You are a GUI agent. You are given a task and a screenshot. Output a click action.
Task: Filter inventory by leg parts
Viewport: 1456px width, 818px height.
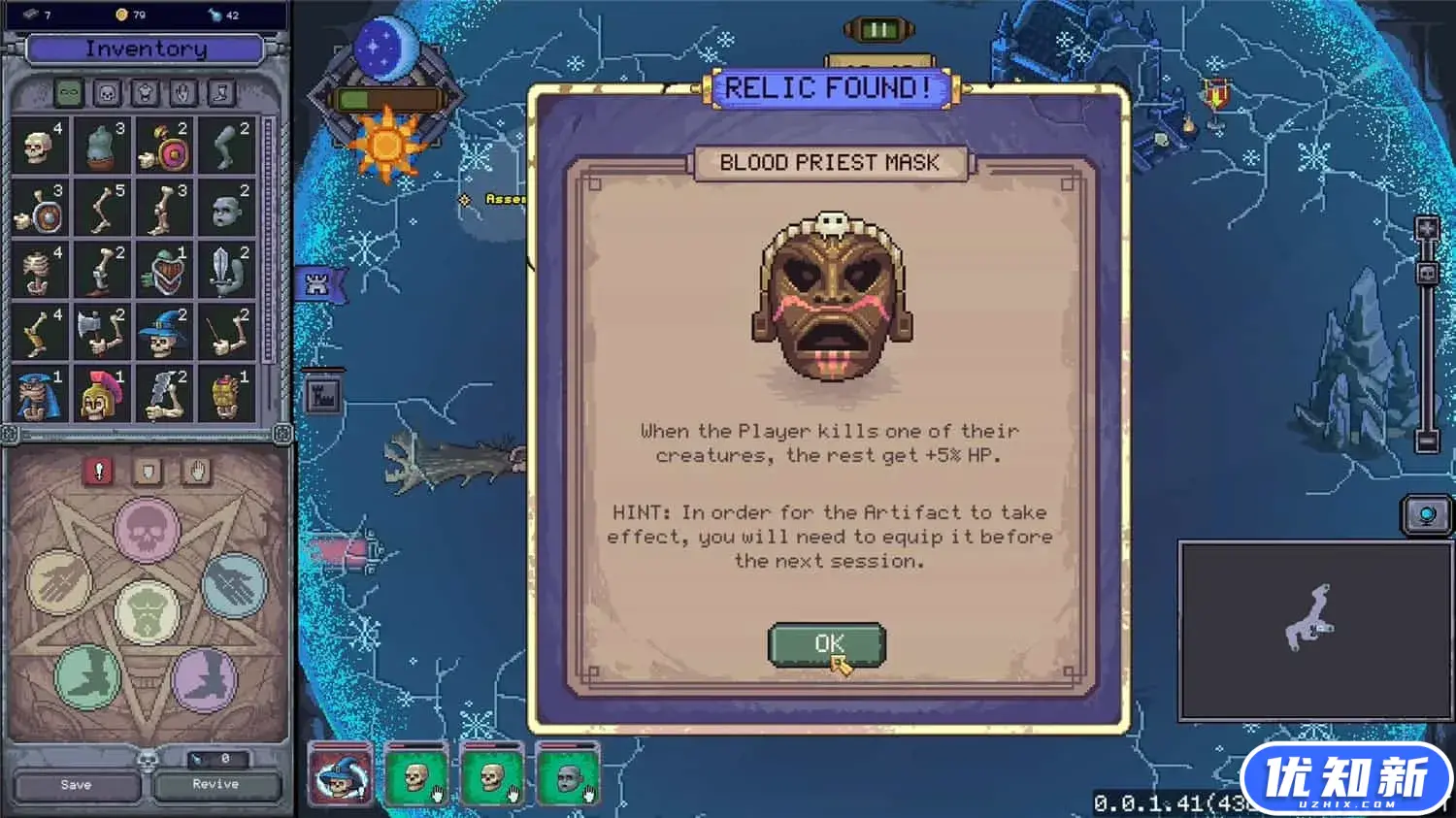(x=221, y=92)
